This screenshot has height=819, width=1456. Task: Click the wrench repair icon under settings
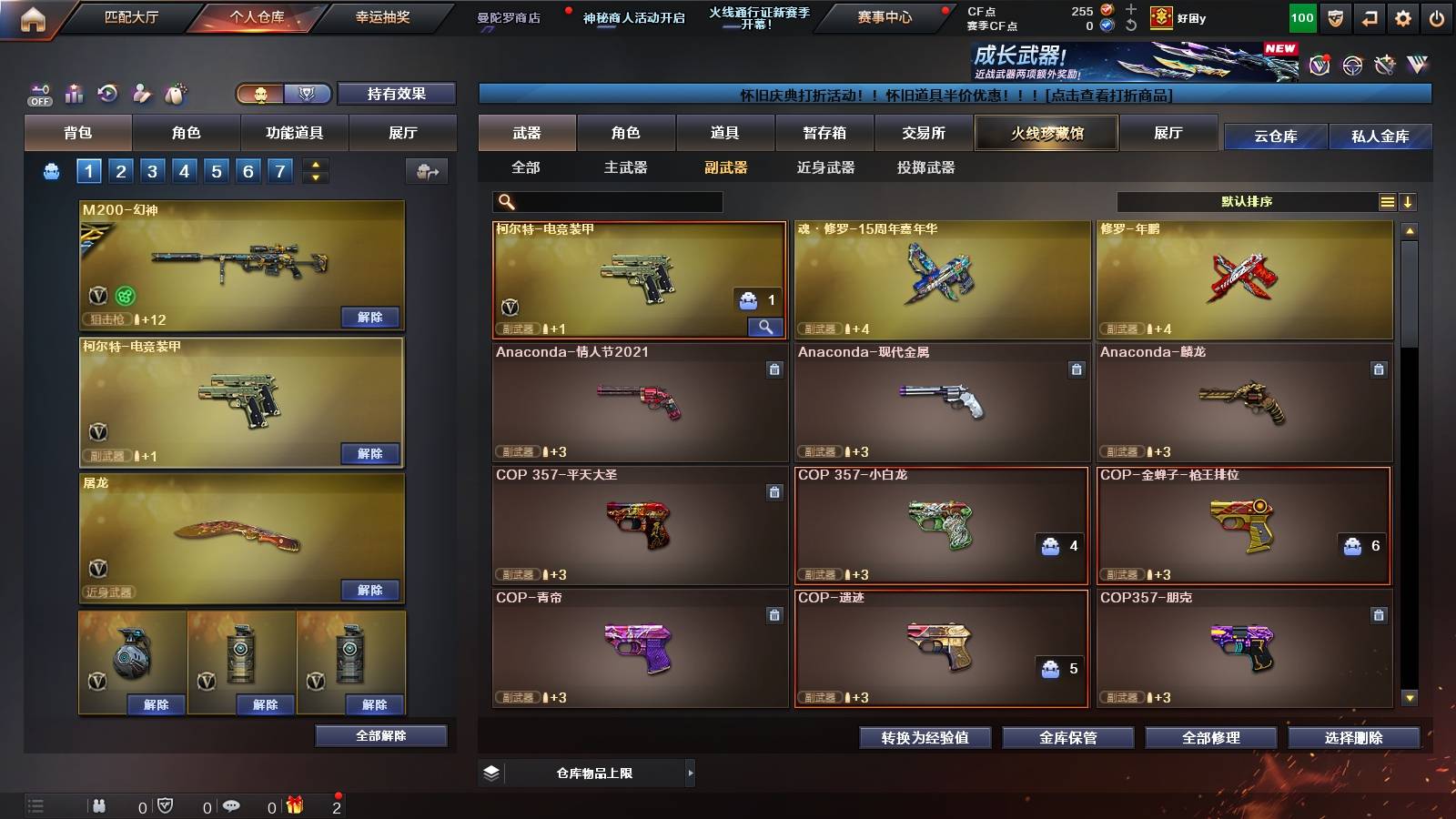(x=1384, y=65)
